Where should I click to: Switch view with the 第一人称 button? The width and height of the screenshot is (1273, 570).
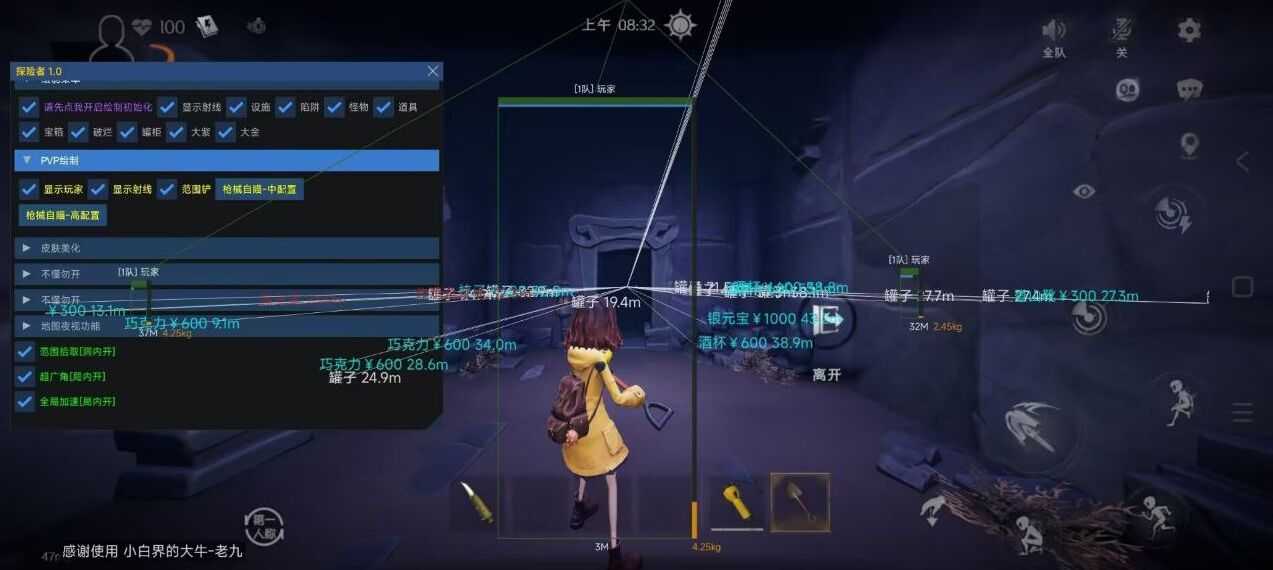(x=265, y=525)
